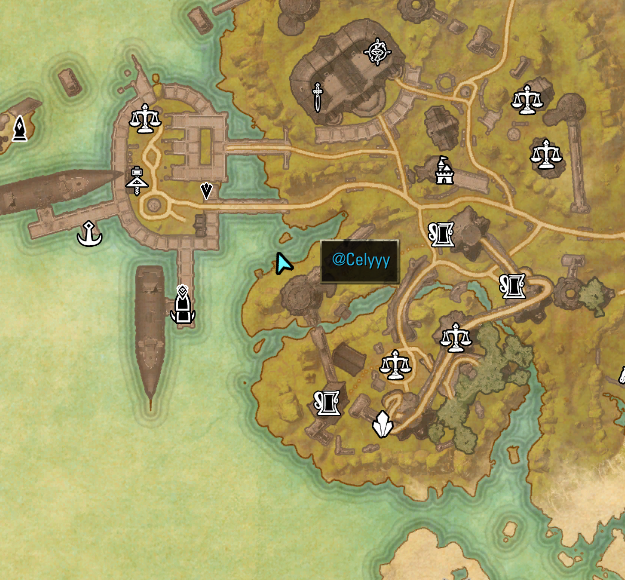Select the castle marker on the map
The height and width of the screenshot is (580, 625).
pos(444,171)
